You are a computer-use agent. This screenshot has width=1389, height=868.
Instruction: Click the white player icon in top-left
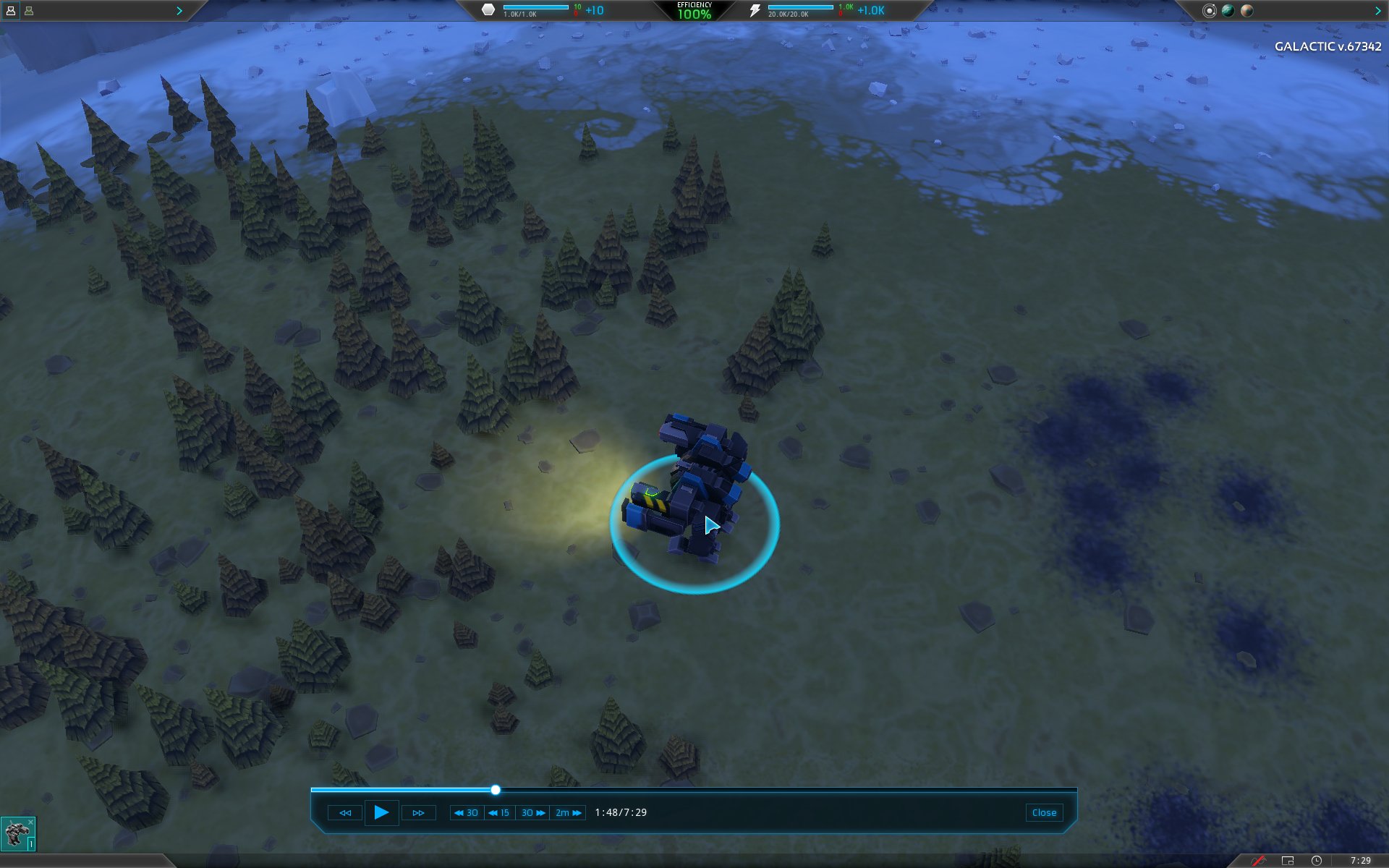click(11, 11)
